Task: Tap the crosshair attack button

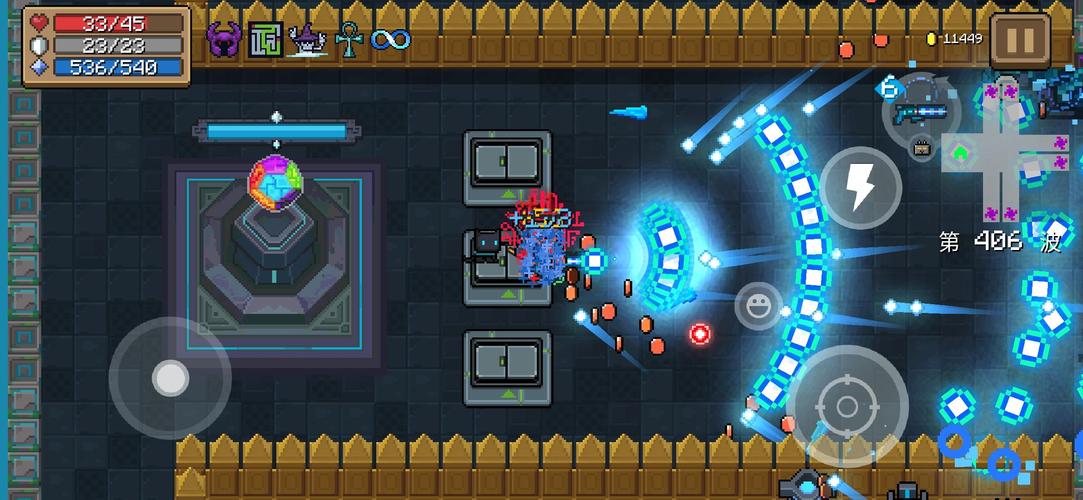Action: (848, 406)
